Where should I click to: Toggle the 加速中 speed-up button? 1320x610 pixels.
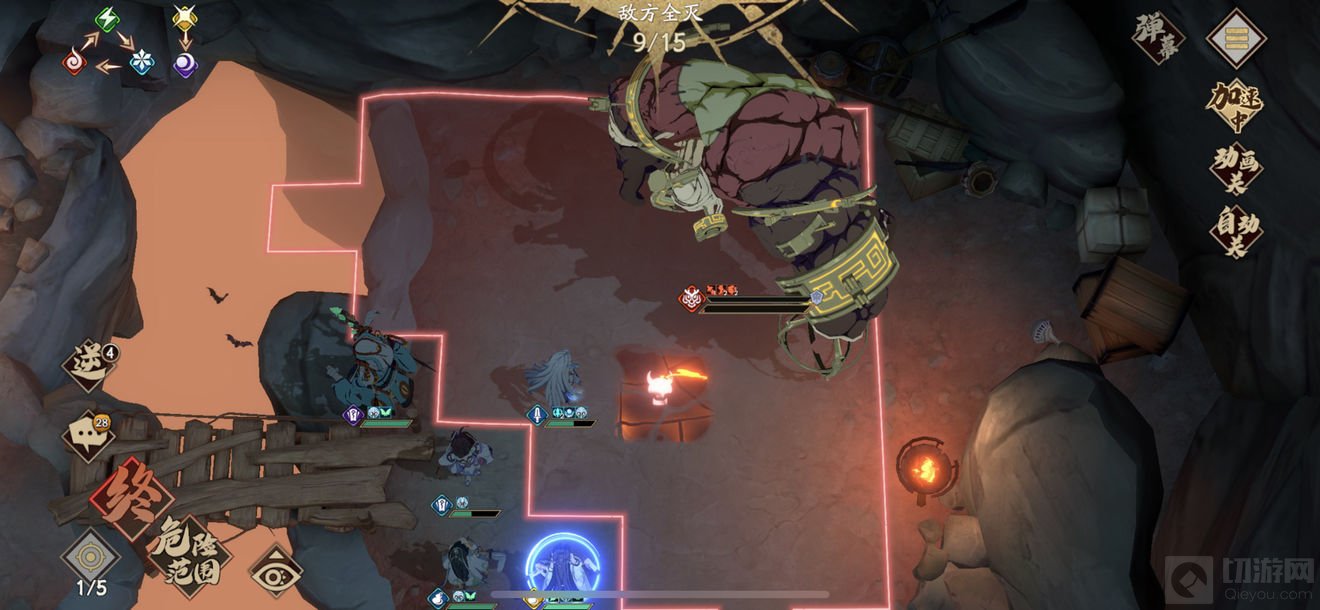pyautogui.click(x=1234, y=106)
